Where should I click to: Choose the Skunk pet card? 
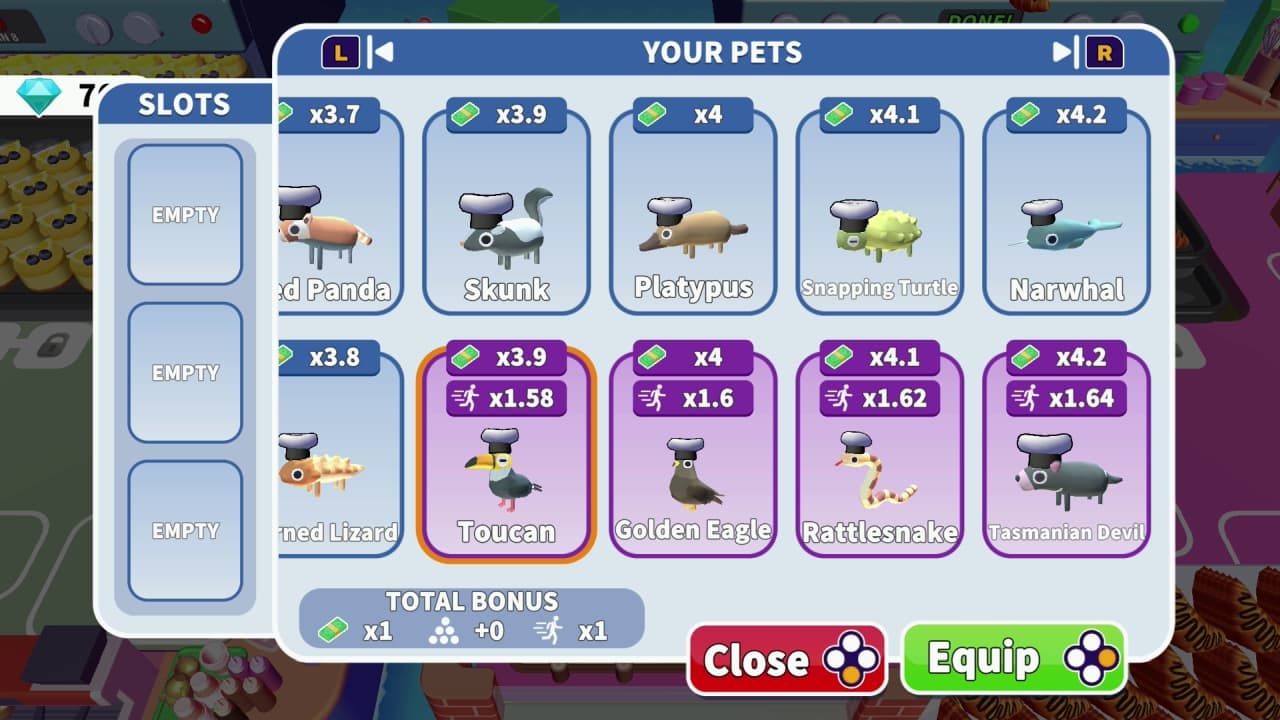[506, 215]
